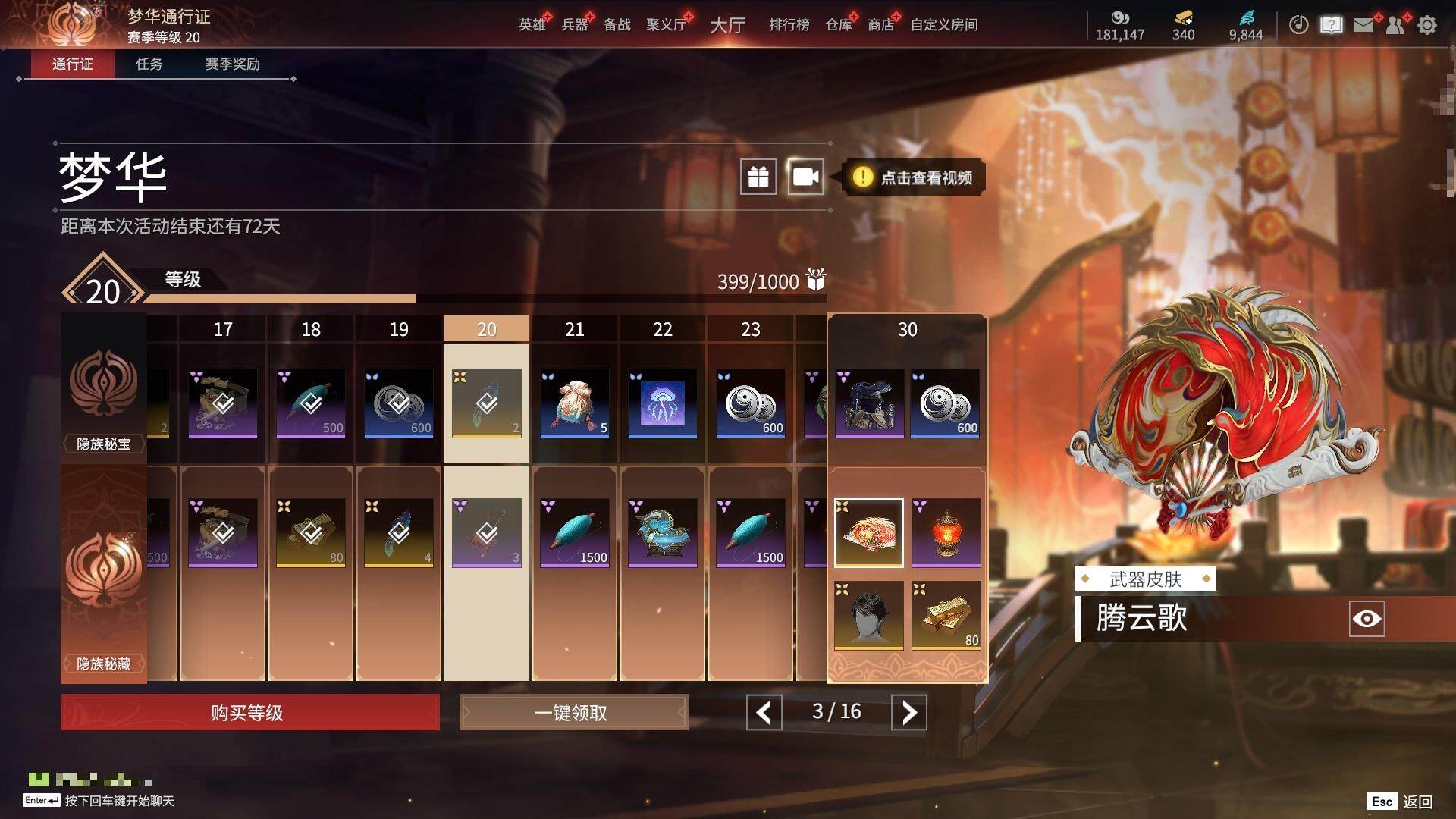The image size is (1456, 819).
Task: Open the 排行榜 leaderboard menu
Action: click(x=789, y=25)
